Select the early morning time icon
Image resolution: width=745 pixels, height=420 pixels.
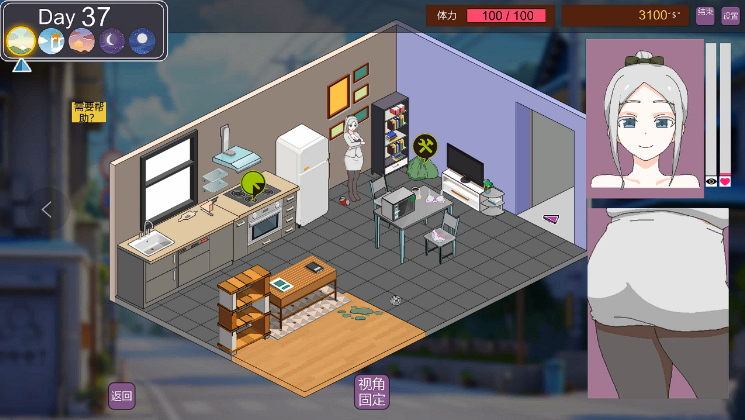[21, 40]
